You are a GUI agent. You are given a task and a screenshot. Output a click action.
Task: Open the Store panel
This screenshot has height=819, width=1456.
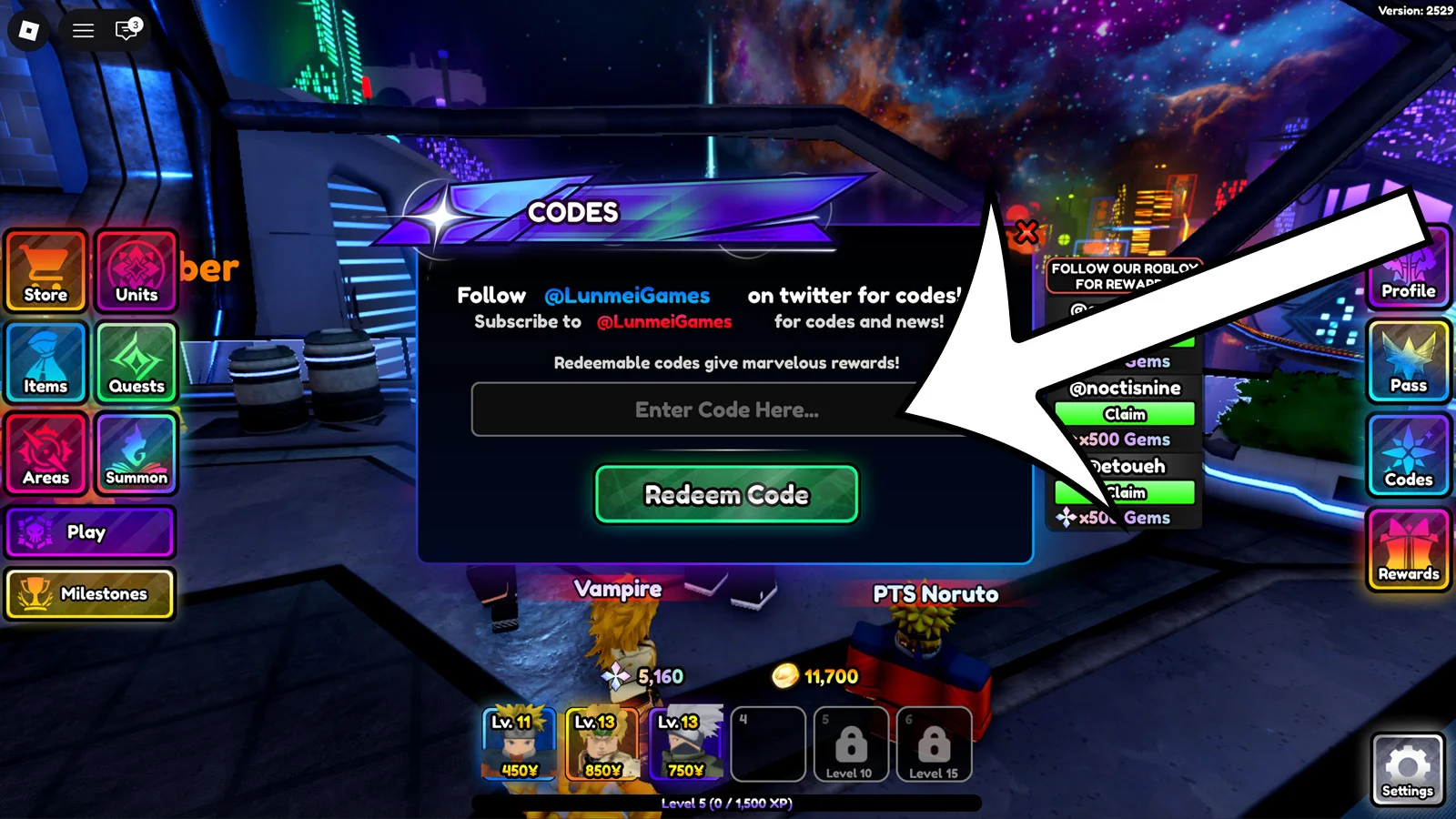[45, 271]
